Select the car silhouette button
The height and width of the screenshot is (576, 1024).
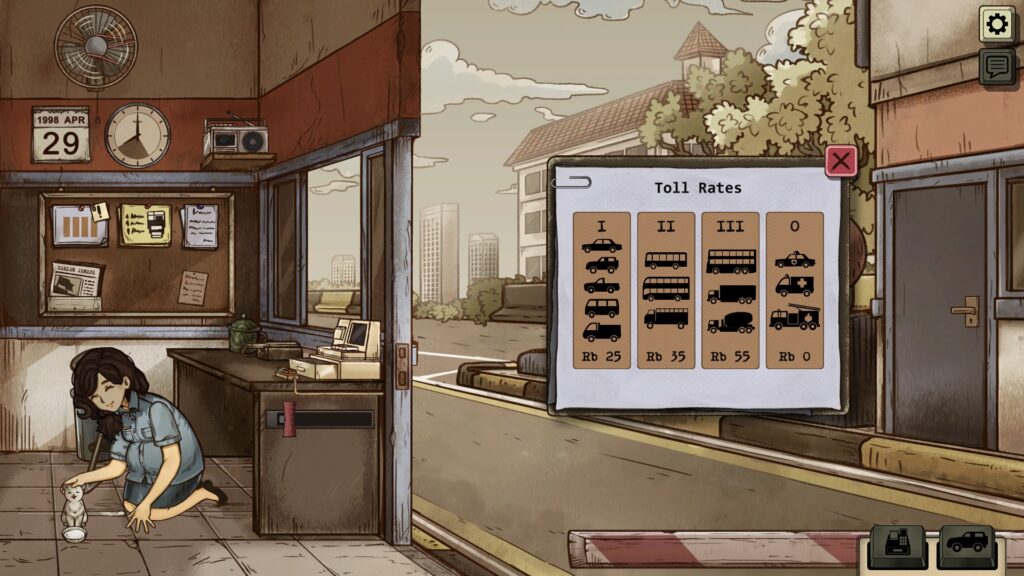point(965,545)
